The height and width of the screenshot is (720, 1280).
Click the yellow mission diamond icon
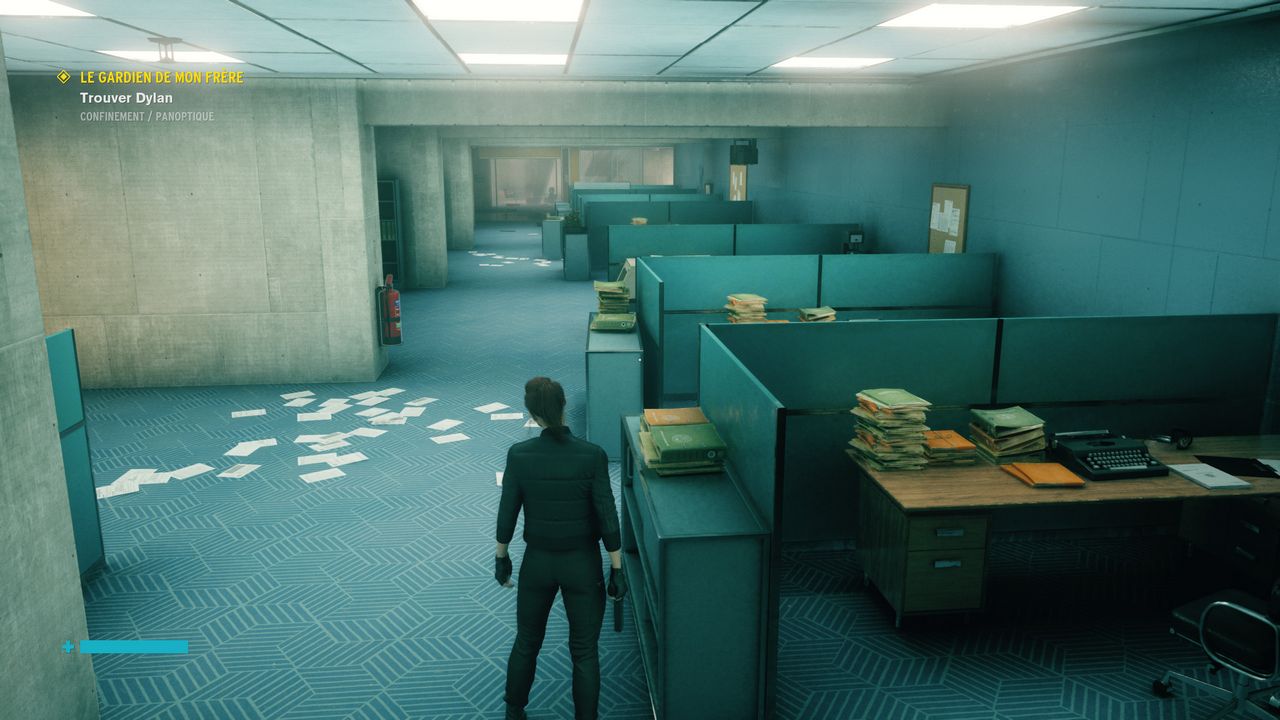(x=64, y=77)
